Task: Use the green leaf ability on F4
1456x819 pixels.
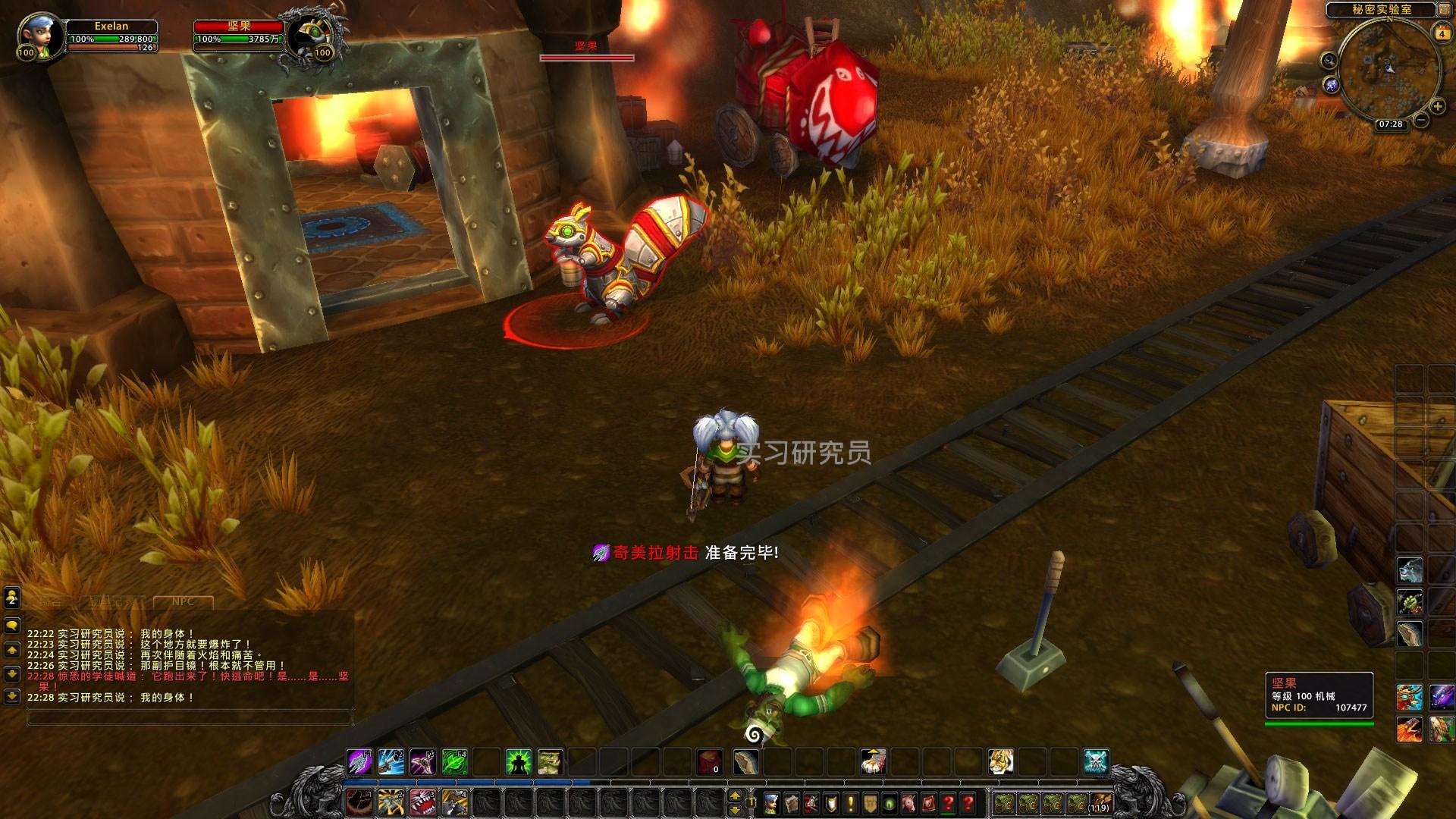Action: click(x=454, y=762)
